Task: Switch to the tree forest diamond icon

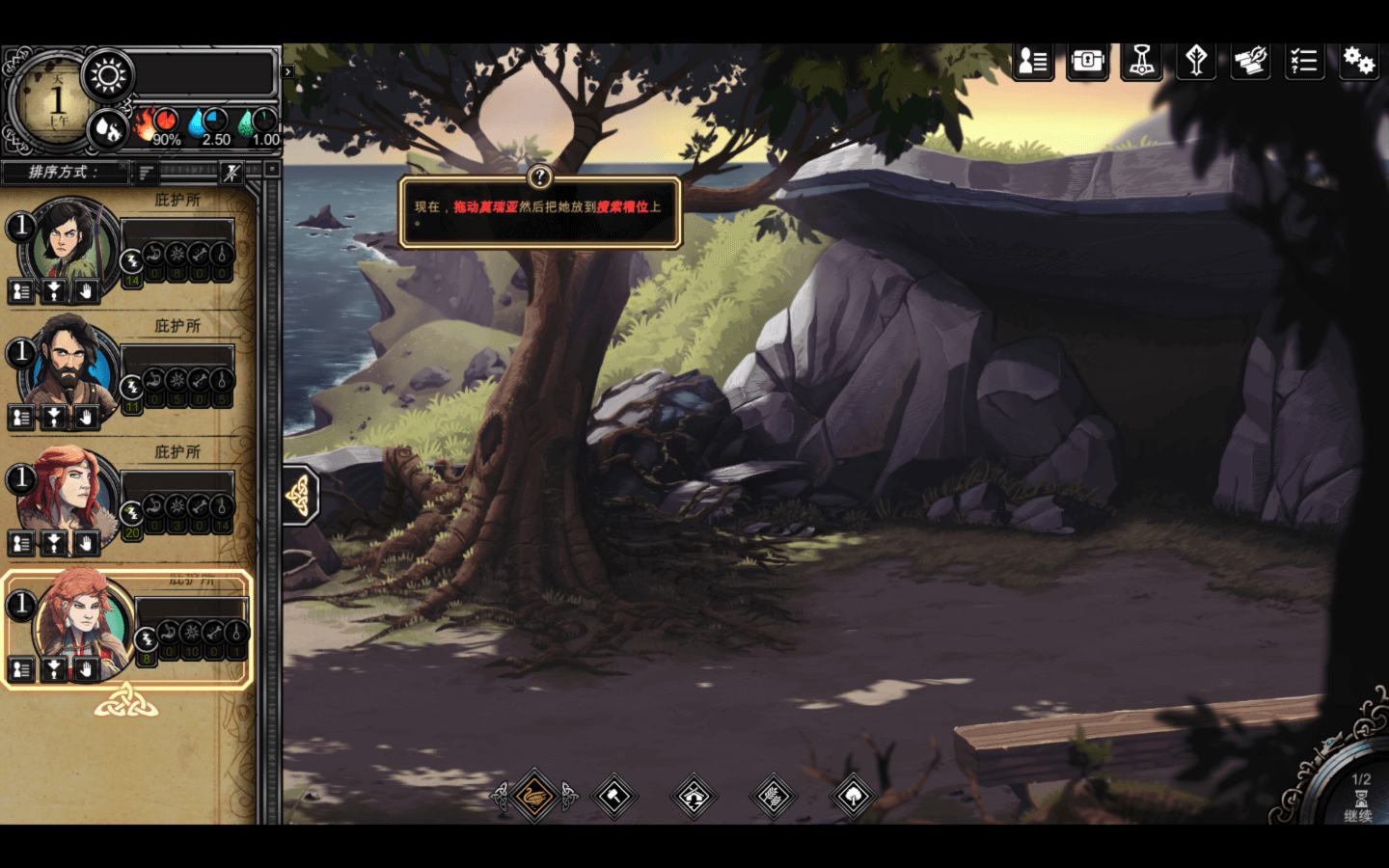Action: tap(854, 797)
